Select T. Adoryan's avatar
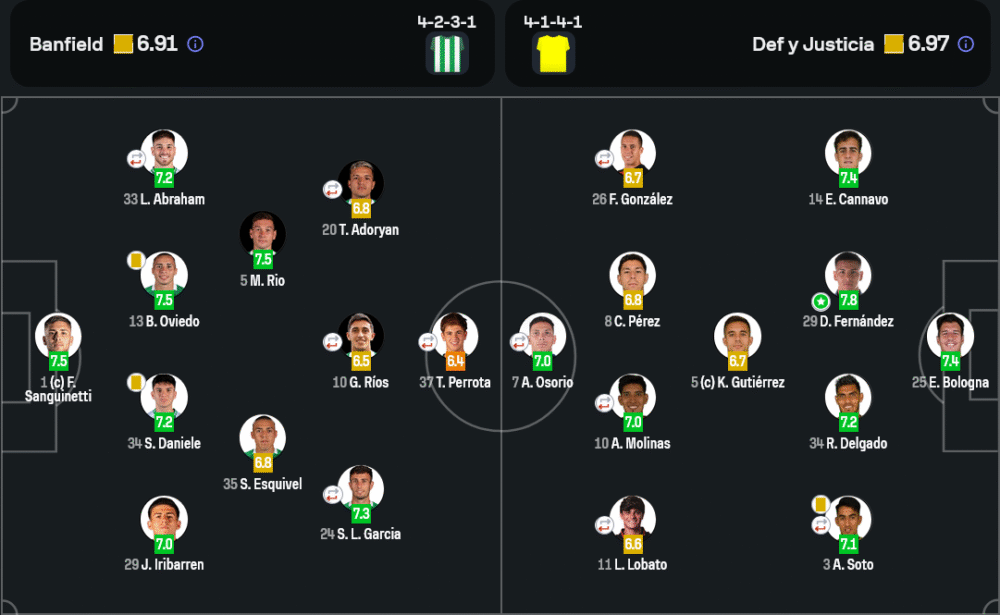The width and height of the screenshot is (1000, 615). click(361, 184)
